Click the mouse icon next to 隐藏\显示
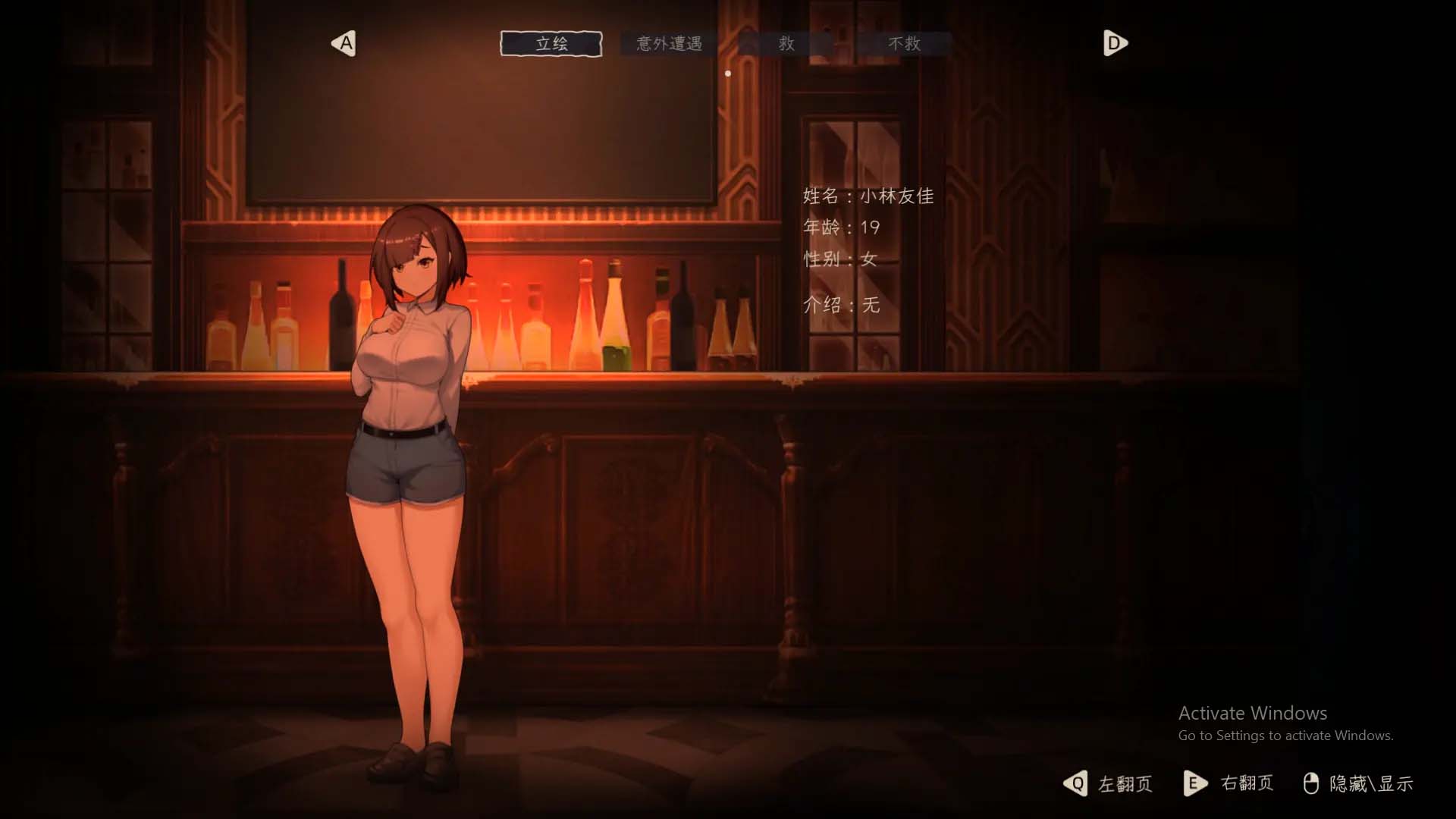 [x=1313, y=784]
